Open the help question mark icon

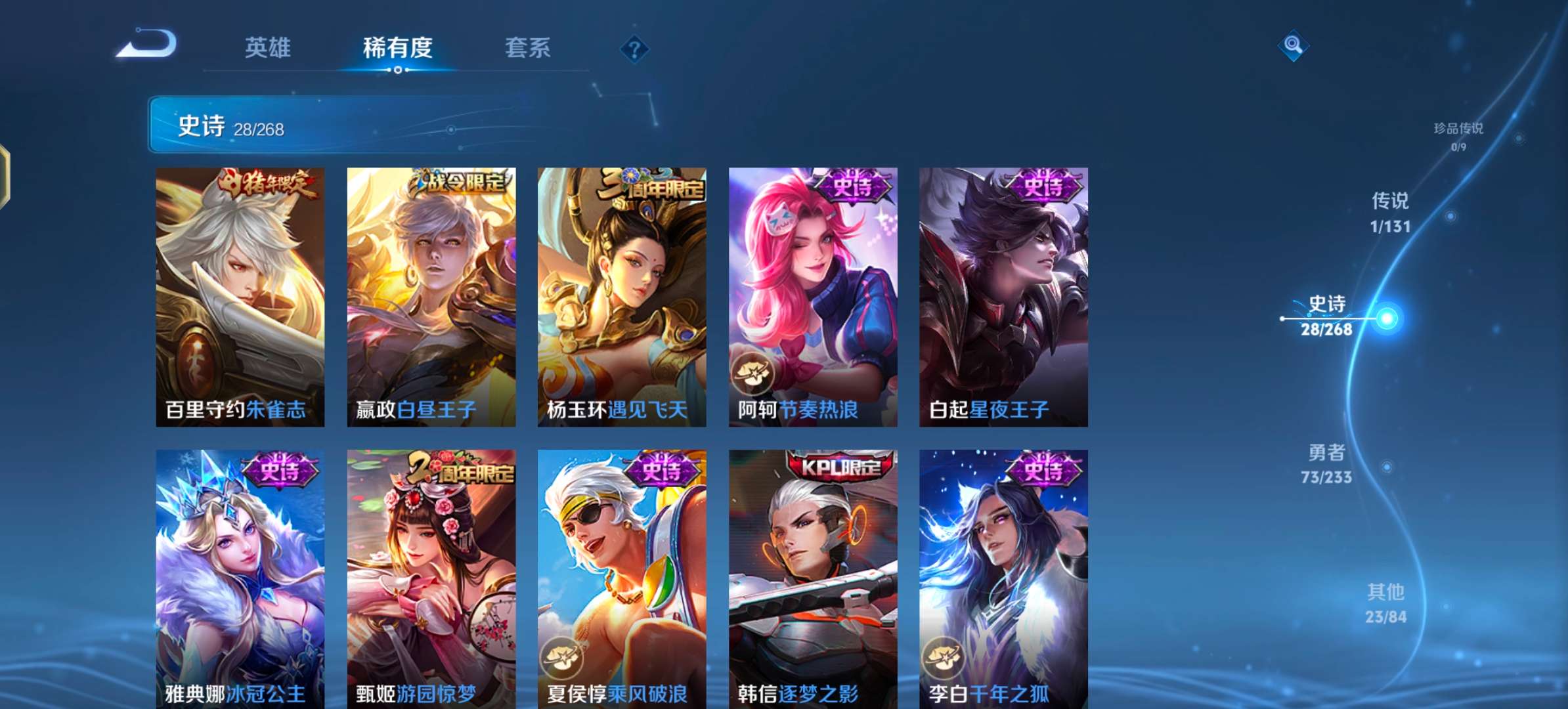click(x=632, y=47)
